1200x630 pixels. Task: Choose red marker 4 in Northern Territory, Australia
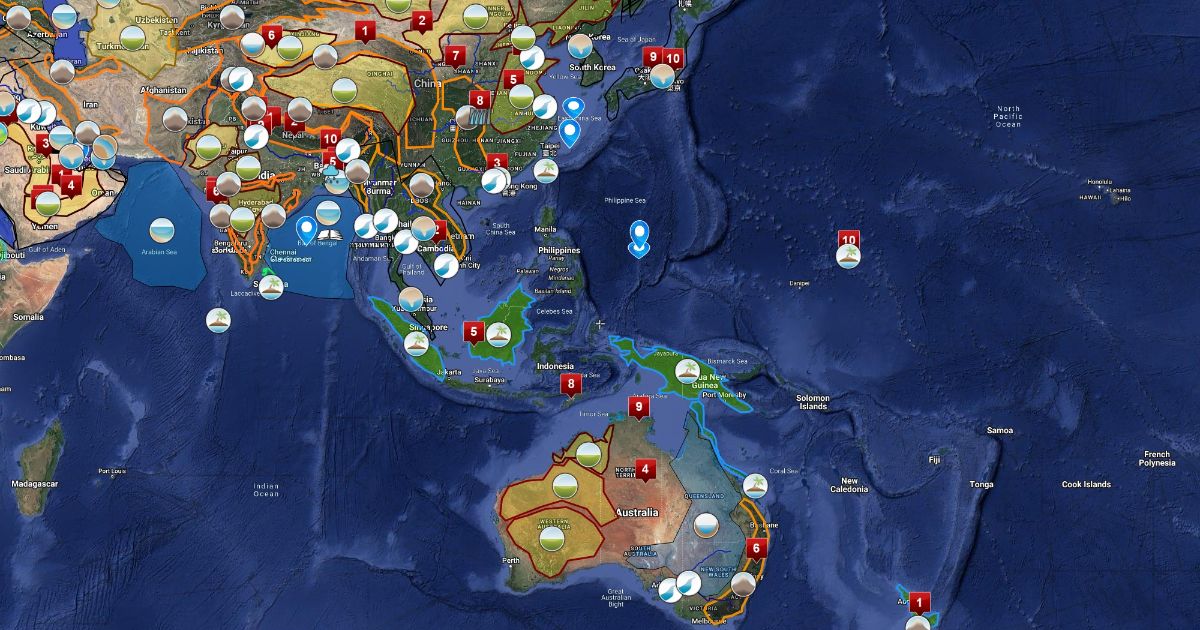(645, 468)
